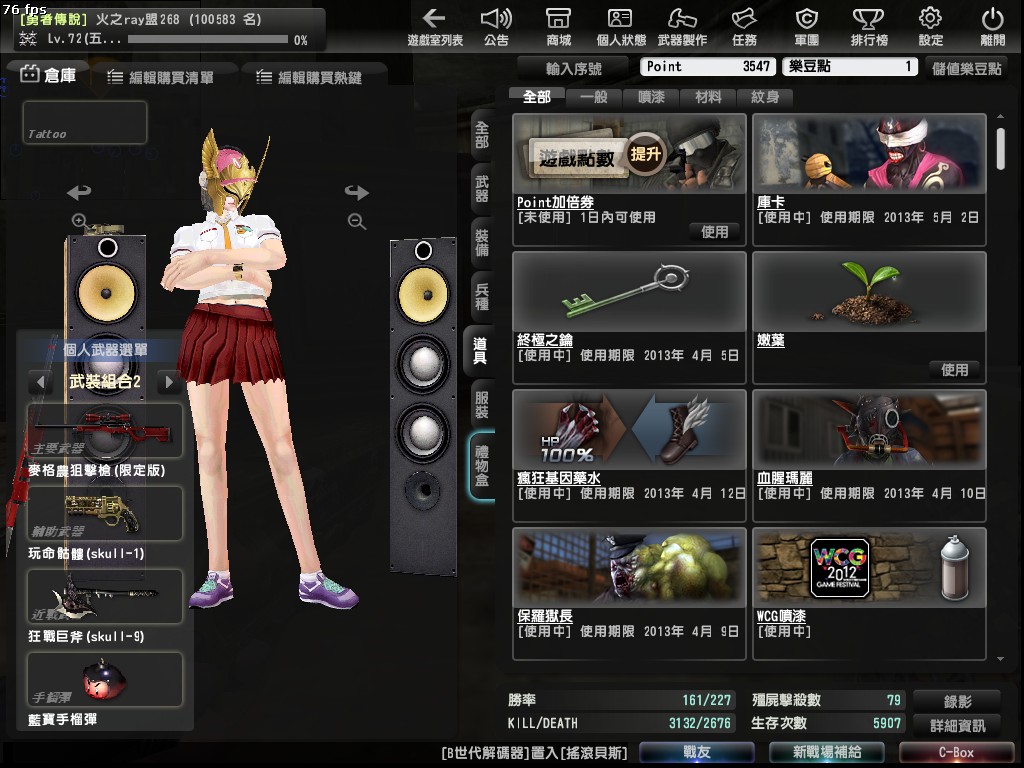The image size is (1024, 768).
Task: Click the 離開 exit power button
Action: 992,27
